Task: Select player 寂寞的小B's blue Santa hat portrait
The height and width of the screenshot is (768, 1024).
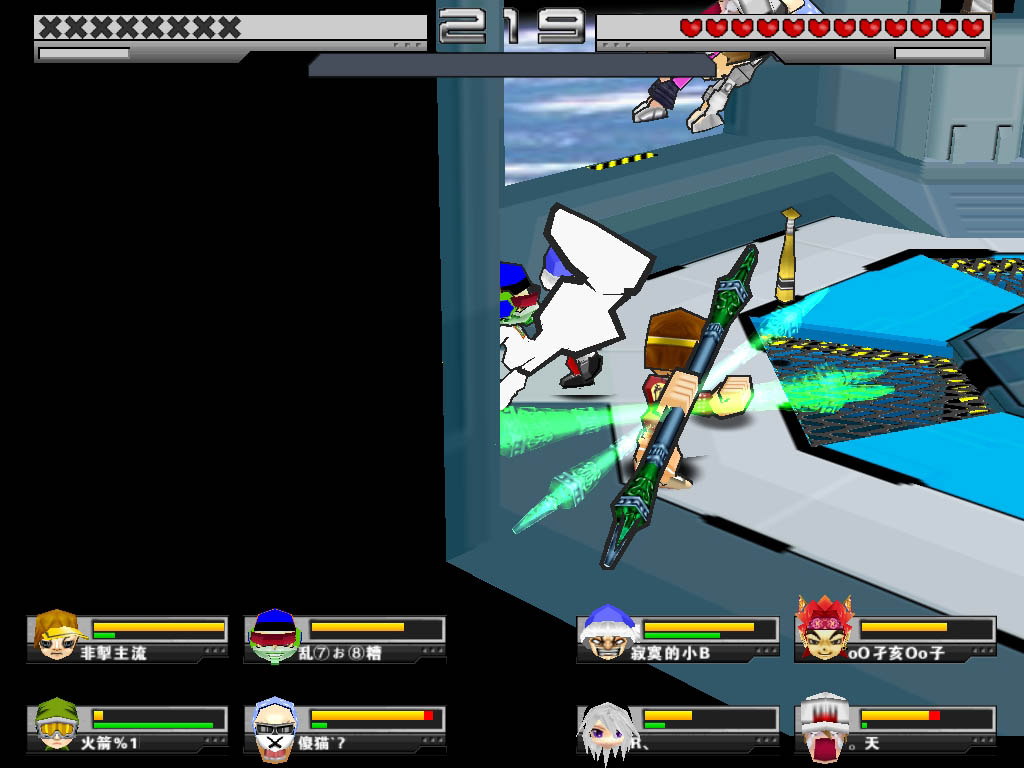Action: click(x=608, y=634)
